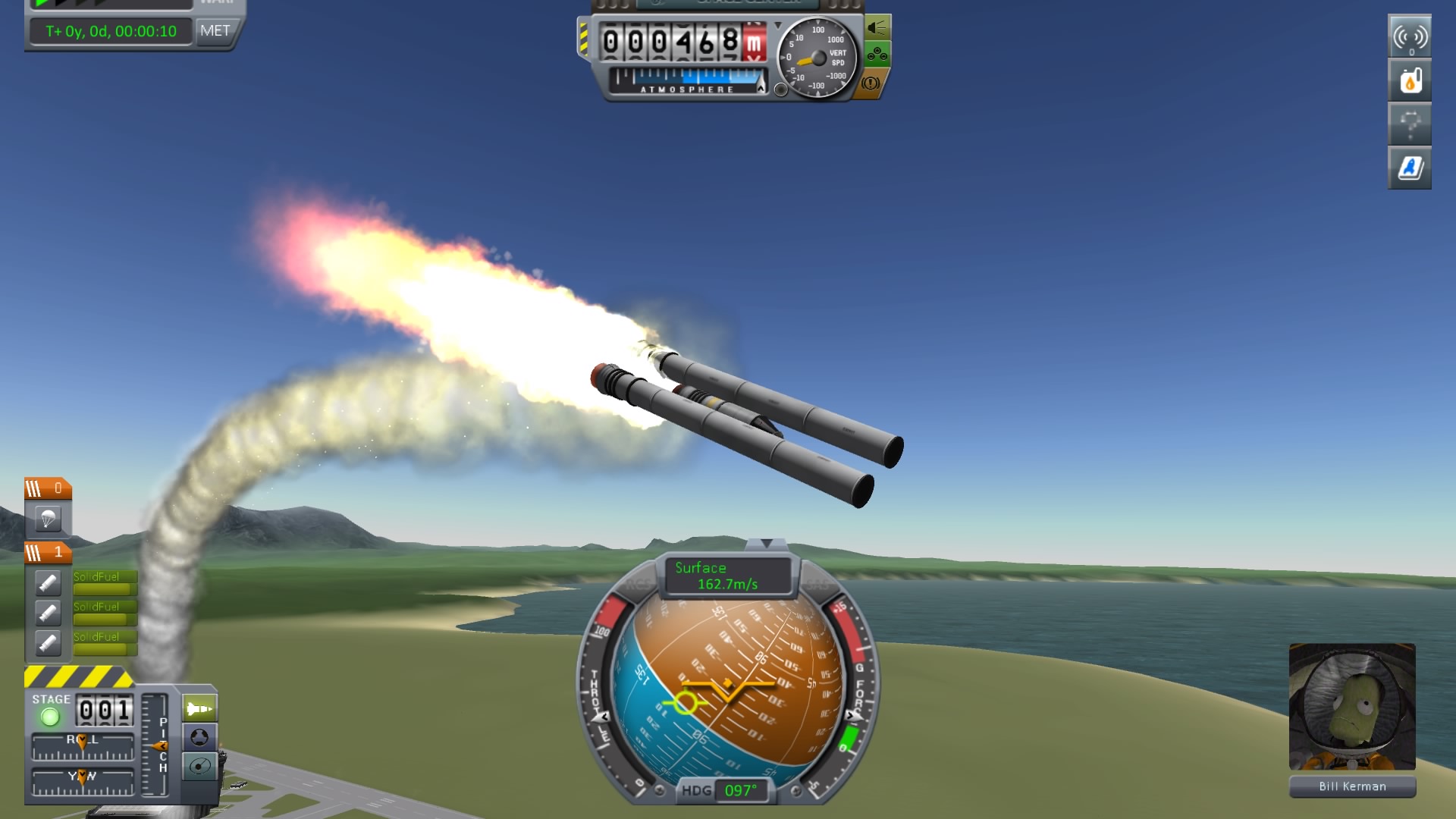The width and height of the screenshot is (1456, 819).
Task: Open the CommNet signal strength panel
Action: 1409,36
